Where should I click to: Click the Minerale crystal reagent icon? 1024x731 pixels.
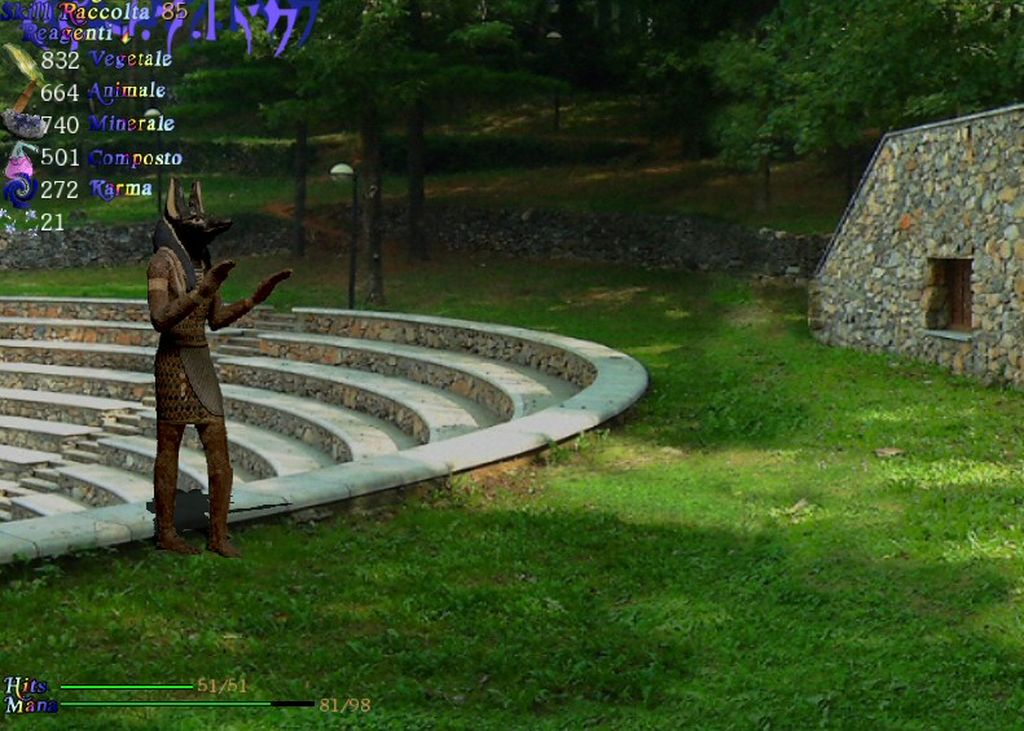tap(20, 124)
